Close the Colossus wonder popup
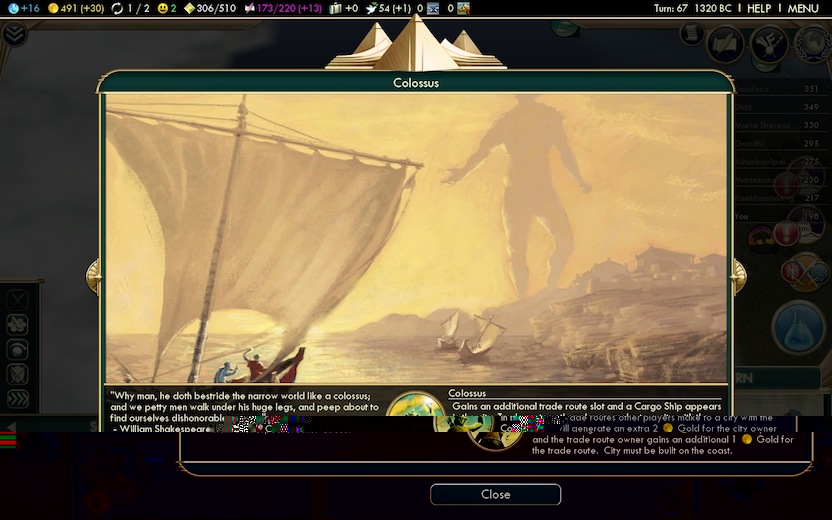 [x=495, y=494]
